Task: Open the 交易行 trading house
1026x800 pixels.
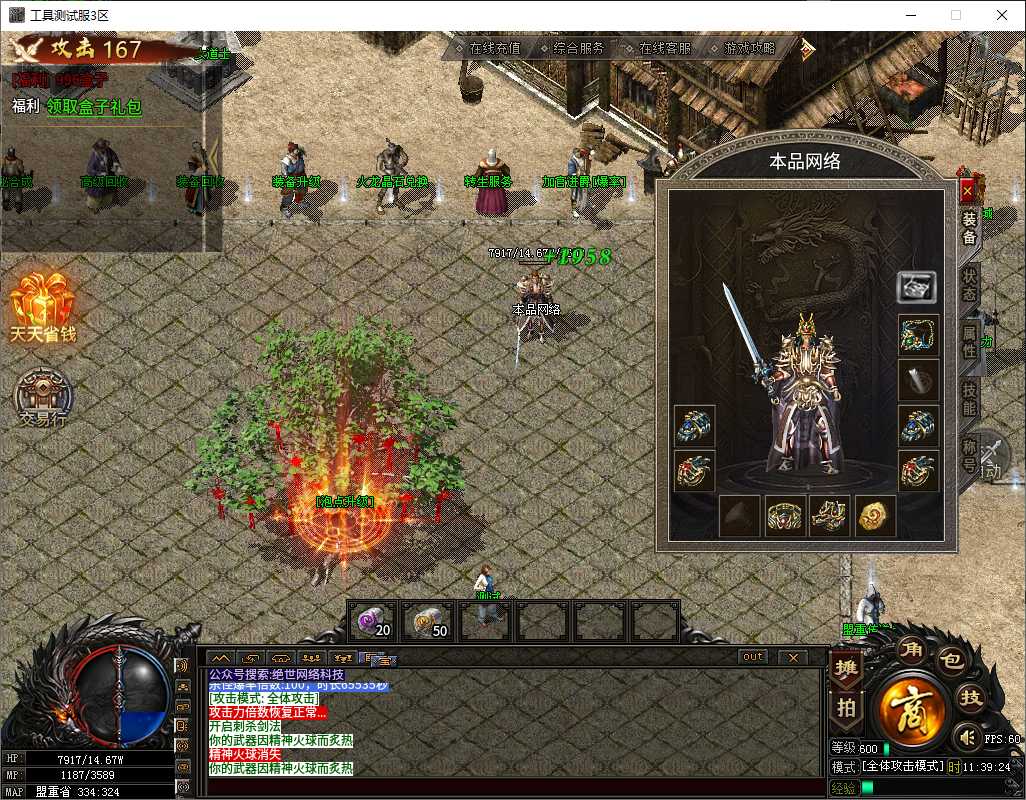Action: tap(42, 396)
